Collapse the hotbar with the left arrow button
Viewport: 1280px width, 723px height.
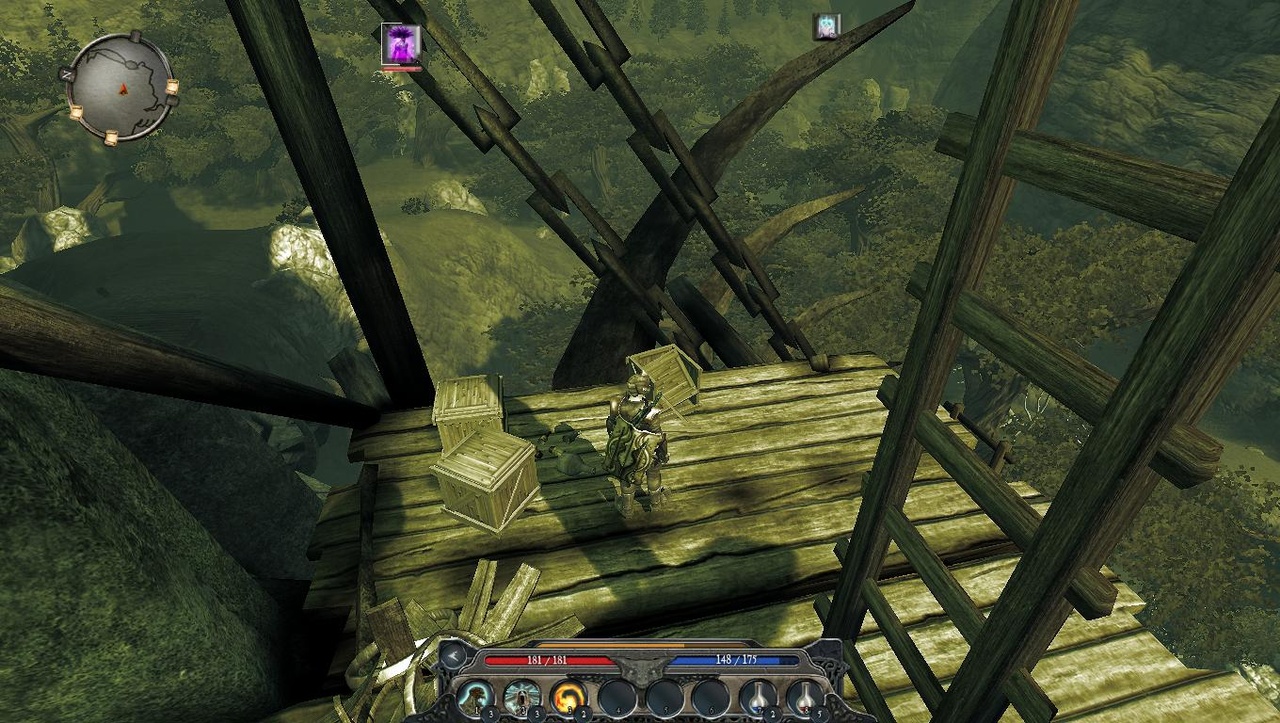click(x=452, y=657)
